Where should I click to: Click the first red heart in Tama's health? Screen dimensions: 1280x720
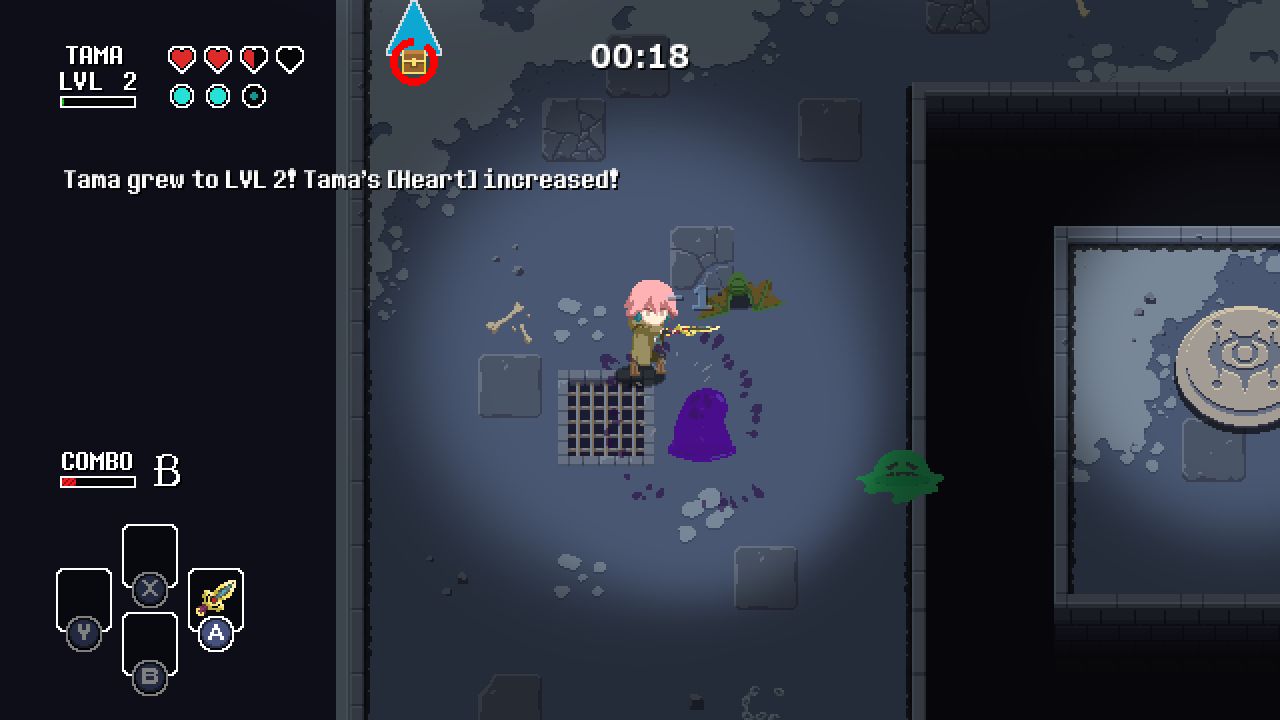pos(180,57)
